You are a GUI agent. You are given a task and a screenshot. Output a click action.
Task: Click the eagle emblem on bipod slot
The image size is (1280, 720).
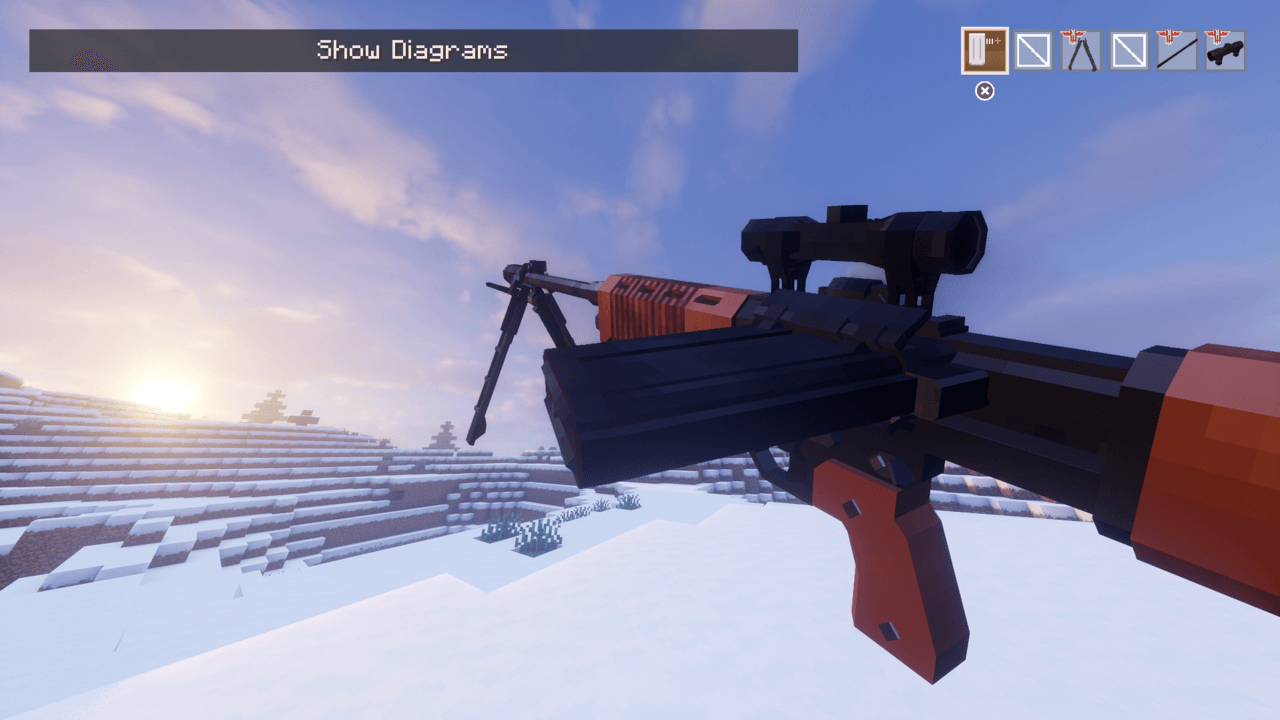coord(1074,36)
